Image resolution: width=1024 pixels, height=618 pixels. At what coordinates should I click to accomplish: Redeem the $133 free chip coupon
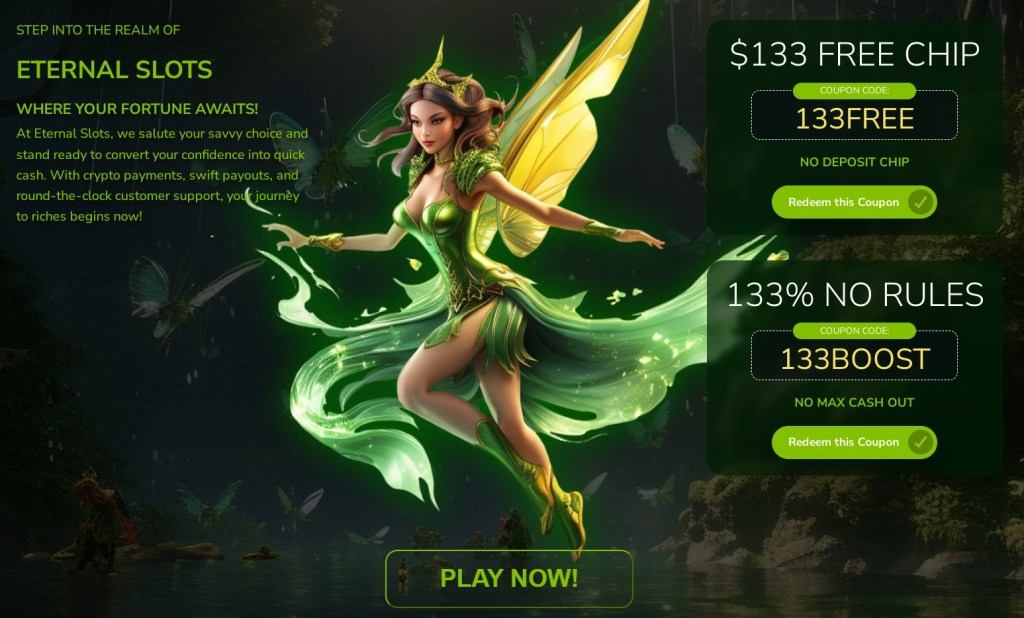click(x=853, y=202)
